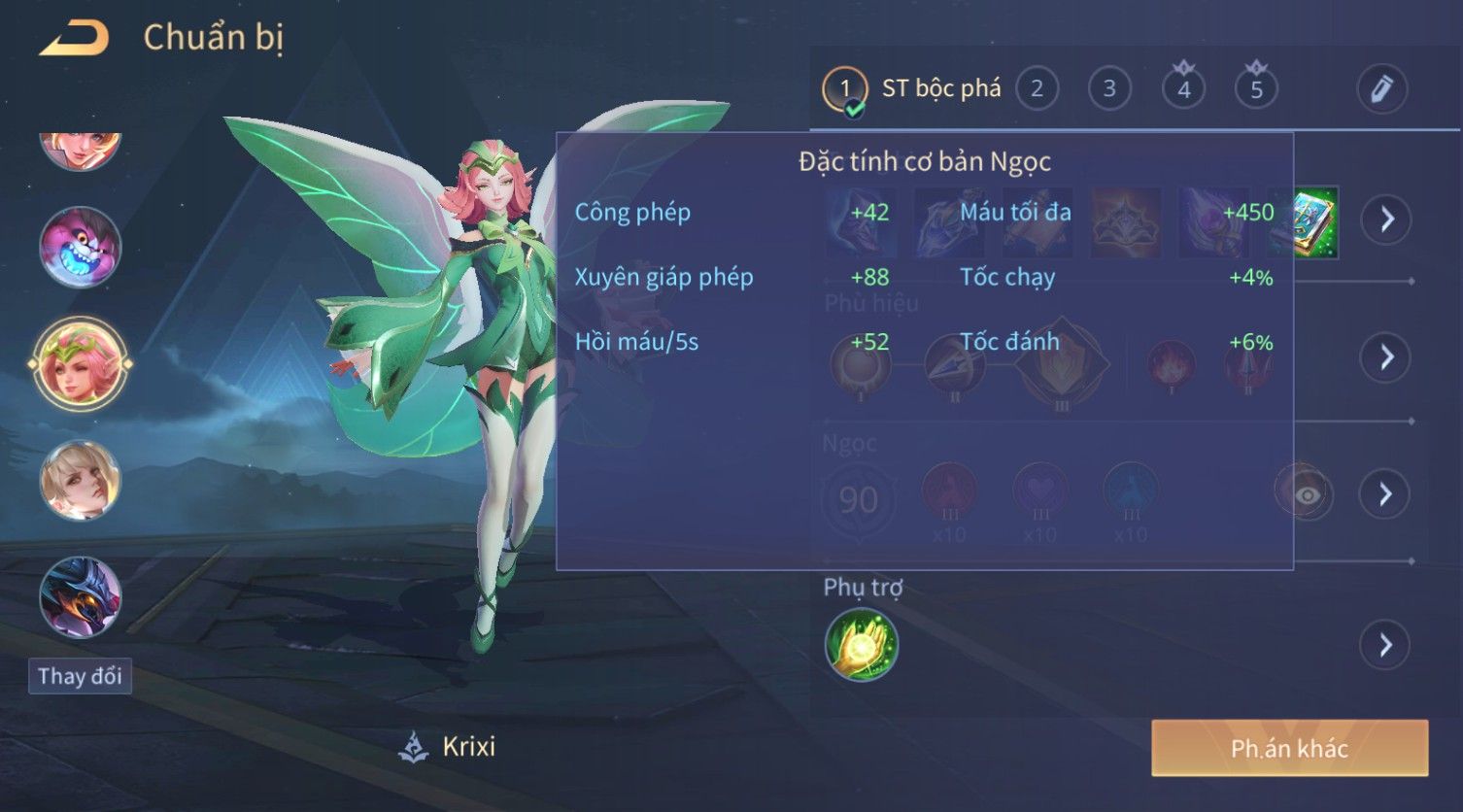This screenshot has width=1463, height=812.
Task: Switch to build preset 5
Action: tap(1256, 89)
